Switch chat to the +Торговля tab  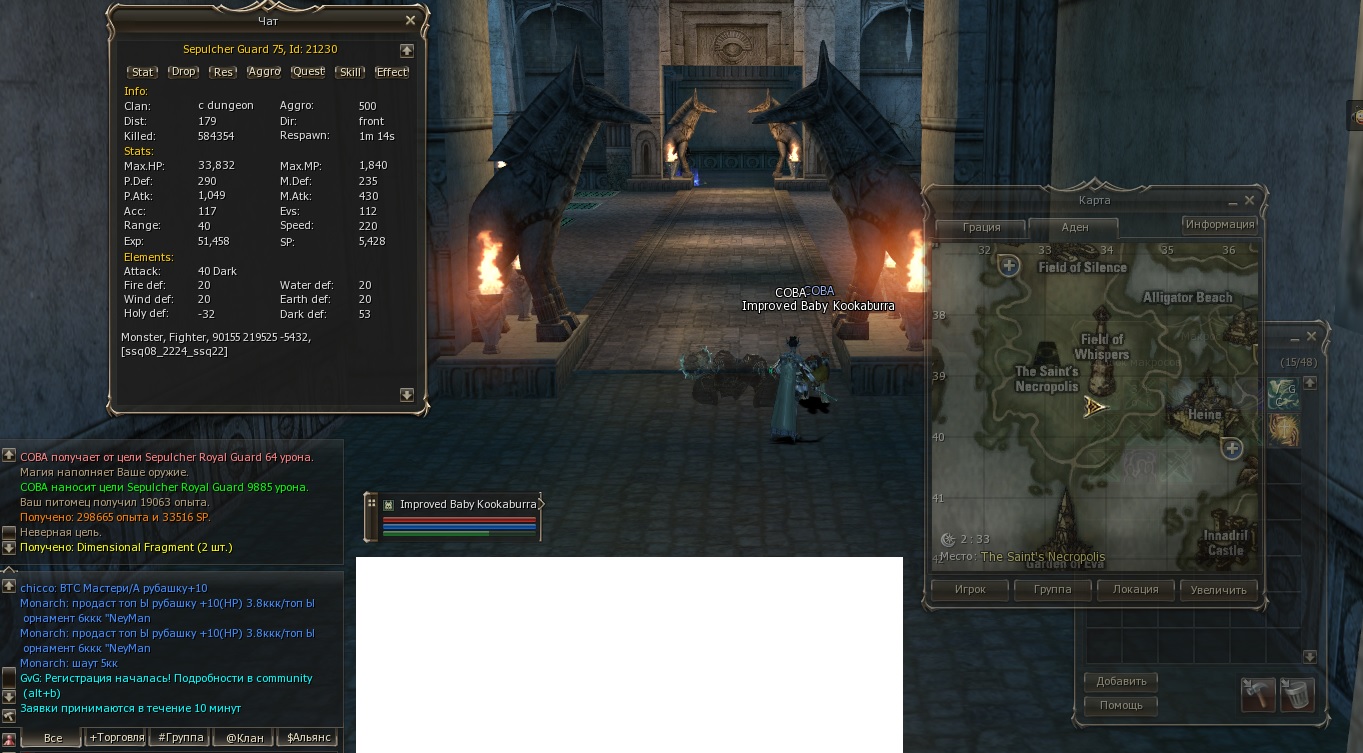(x=116, y=738)
